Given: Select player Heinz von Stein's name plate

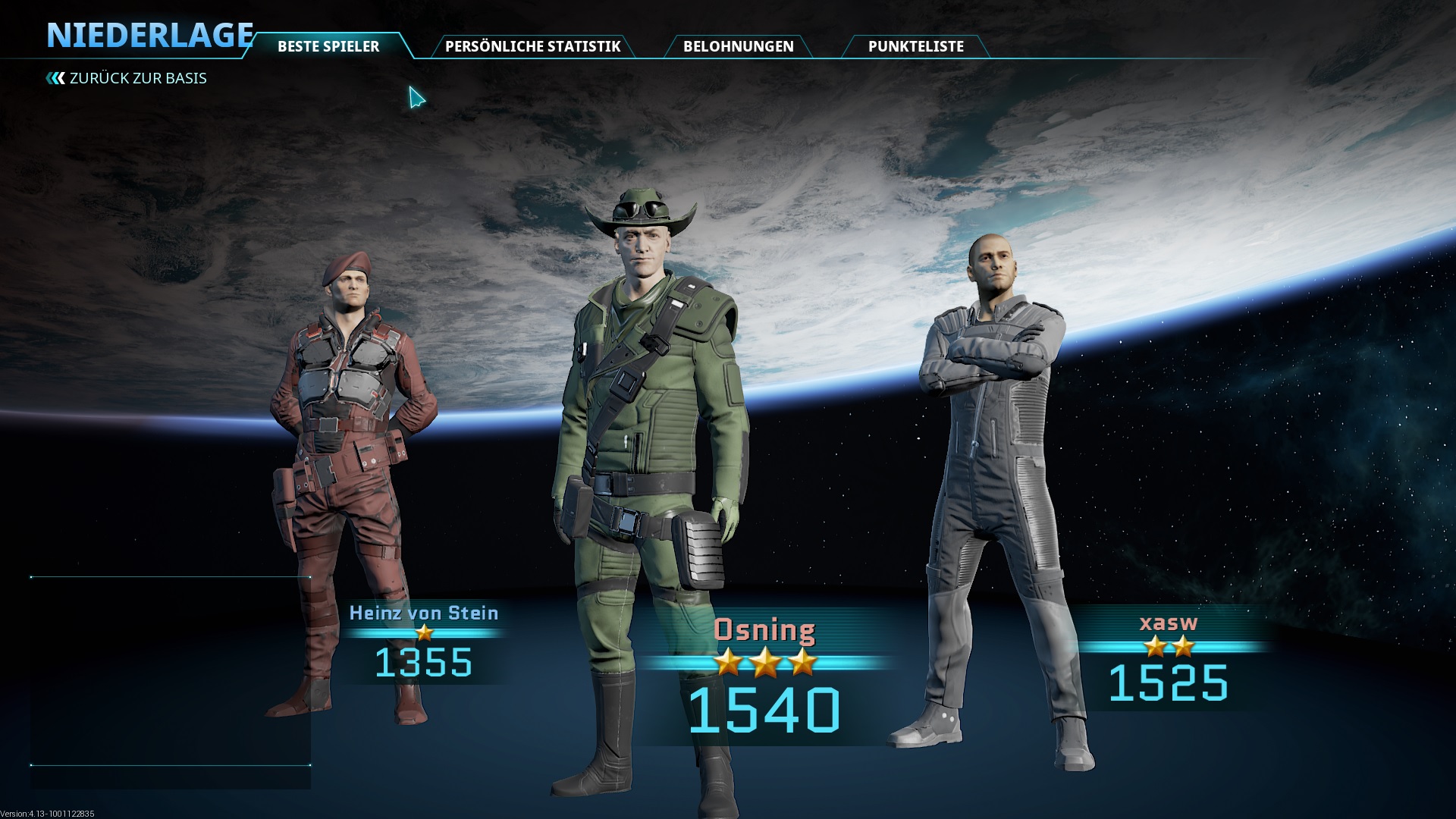Looking at the screenshot, I should pos(424,613).
